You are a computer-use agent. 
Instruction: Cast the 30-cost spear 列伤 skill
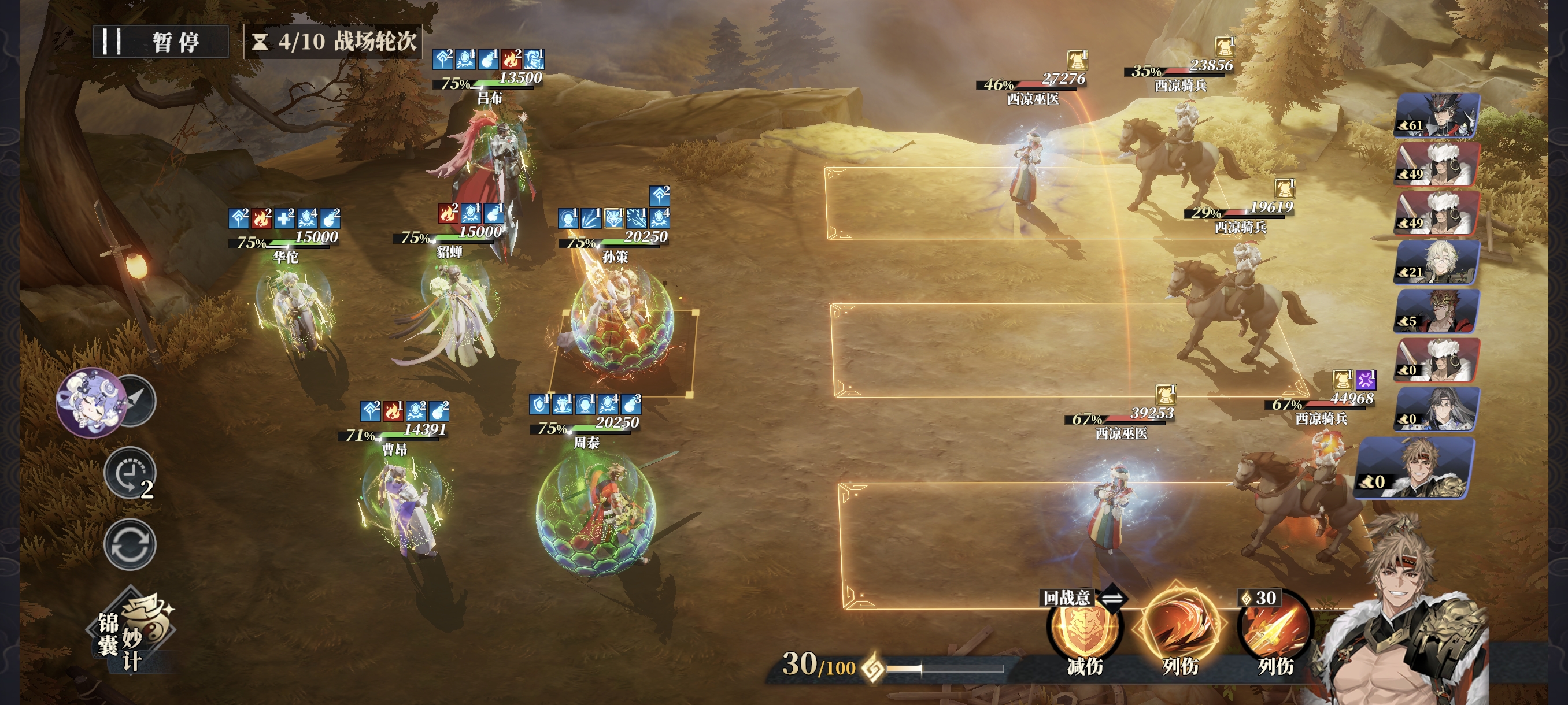click(x=1275, y=629)
